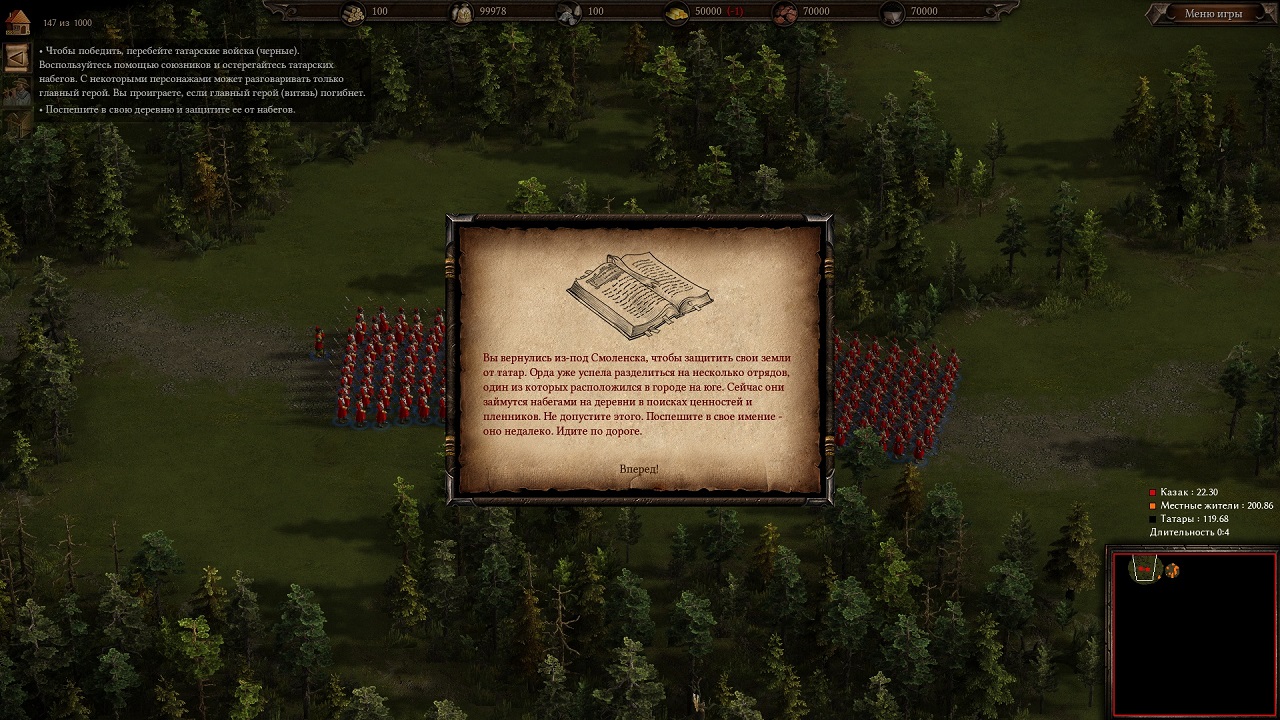The width and height of the screenshot is (1280, 720).
Task: Click the wooden signpost icon
Action: 16,124
